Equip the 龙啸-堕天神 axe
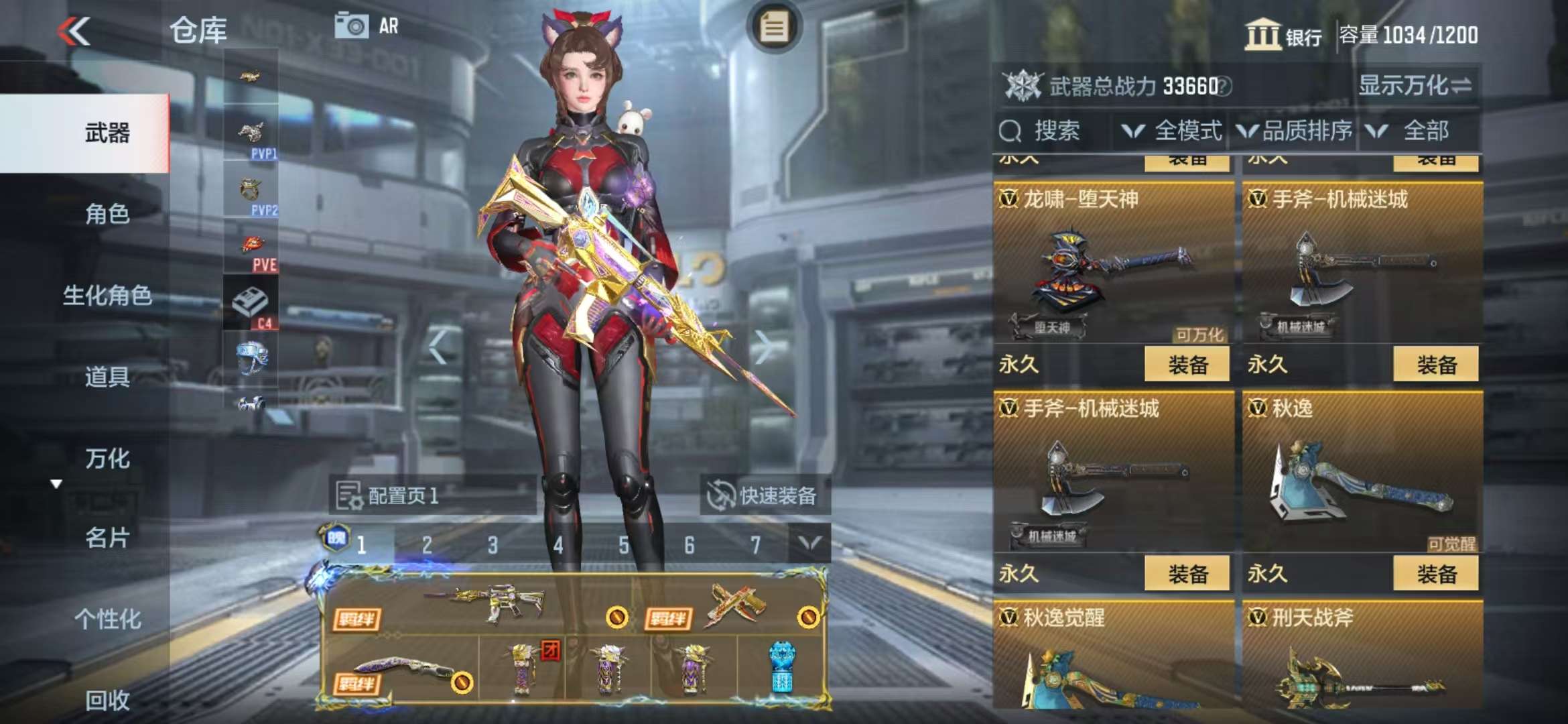 pyautogui.click(x=1187, y=365)
